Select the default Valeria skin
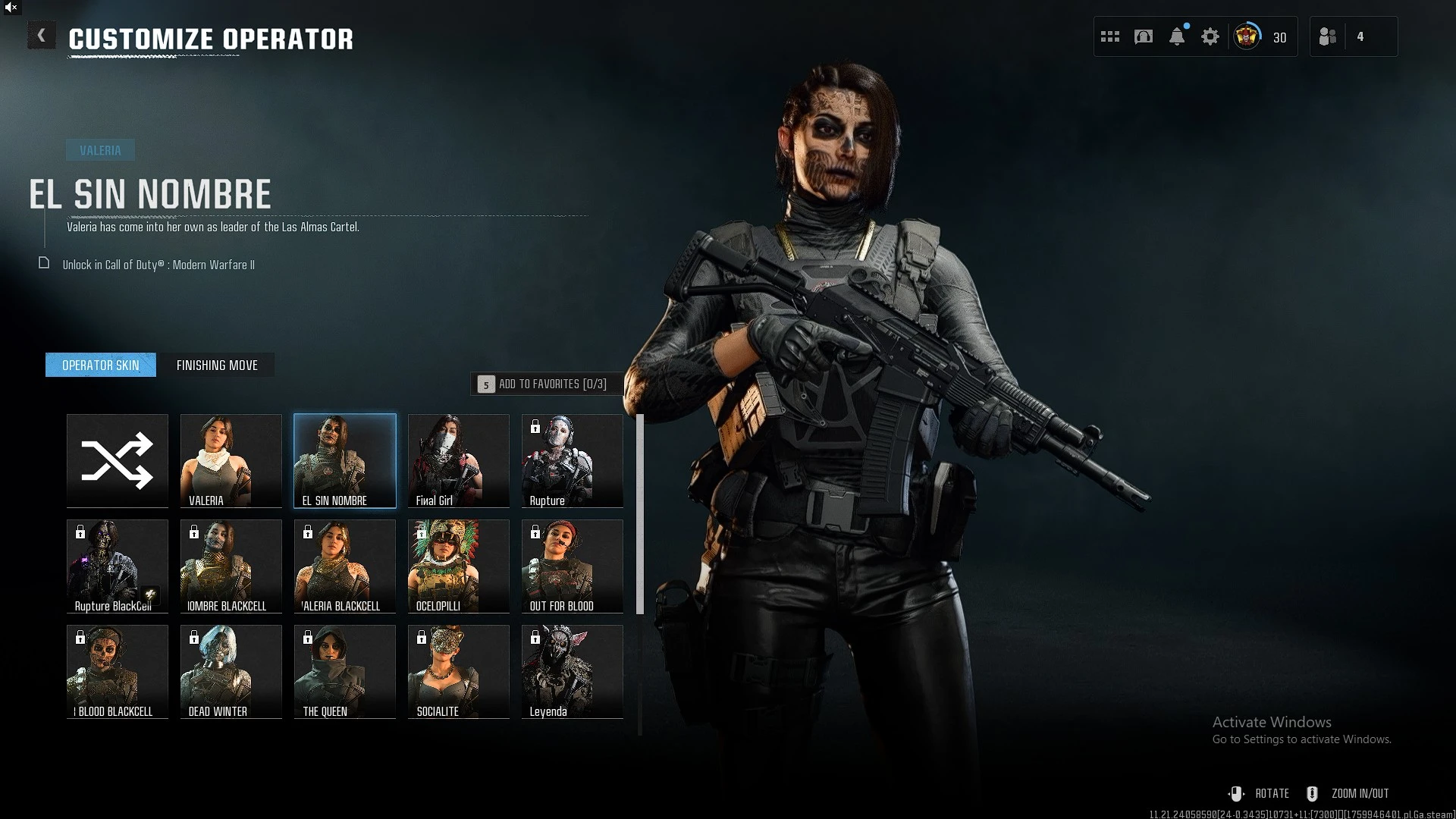The width and height of the screenshot is (1456, 819). tap(231, 460)
